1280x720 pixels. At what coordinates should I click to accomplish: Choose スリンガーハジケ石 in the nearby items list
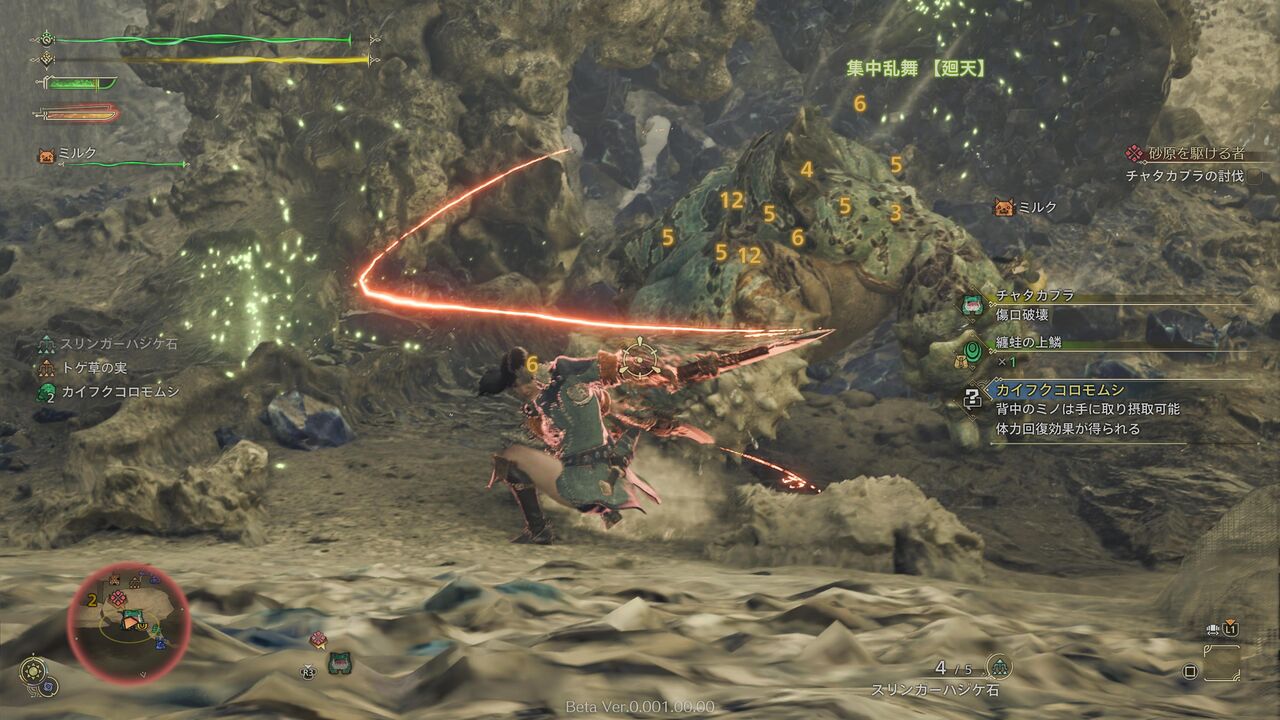click(118, 344)
